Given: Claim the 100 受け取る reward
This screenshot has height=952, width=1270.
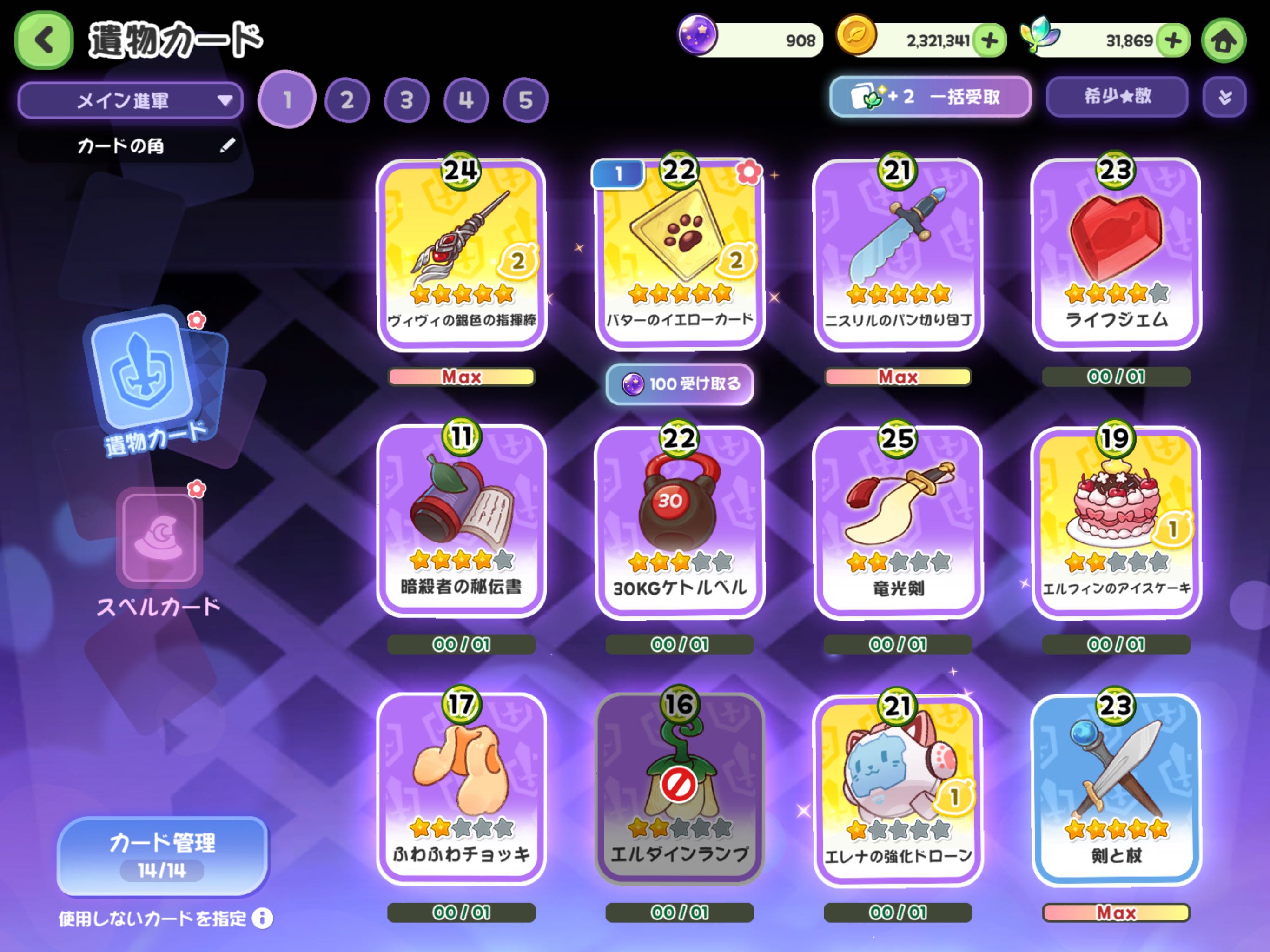Looking at the screenshot, I should click(680, 383).
